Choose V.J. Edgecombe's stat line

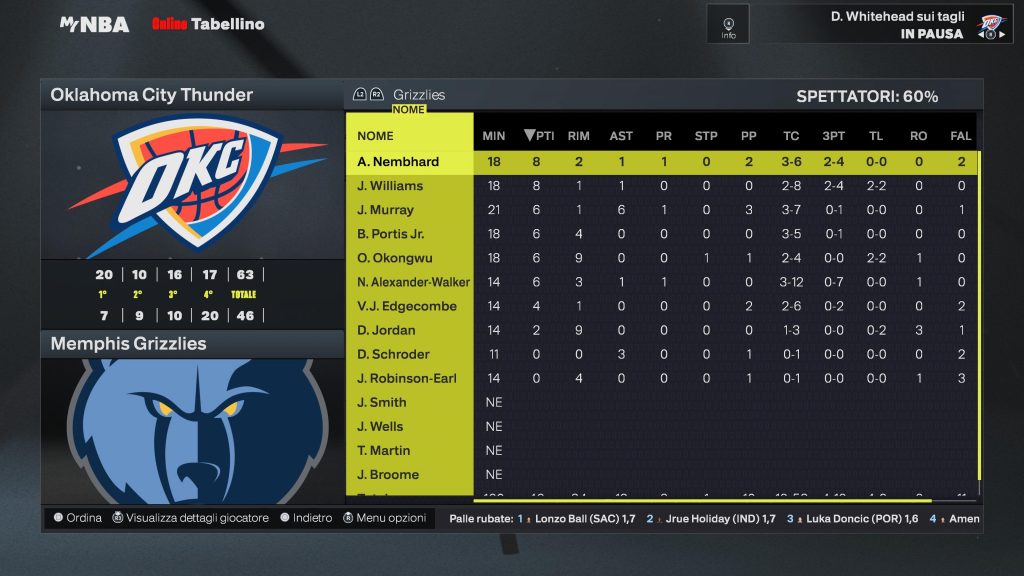point(409,306)
